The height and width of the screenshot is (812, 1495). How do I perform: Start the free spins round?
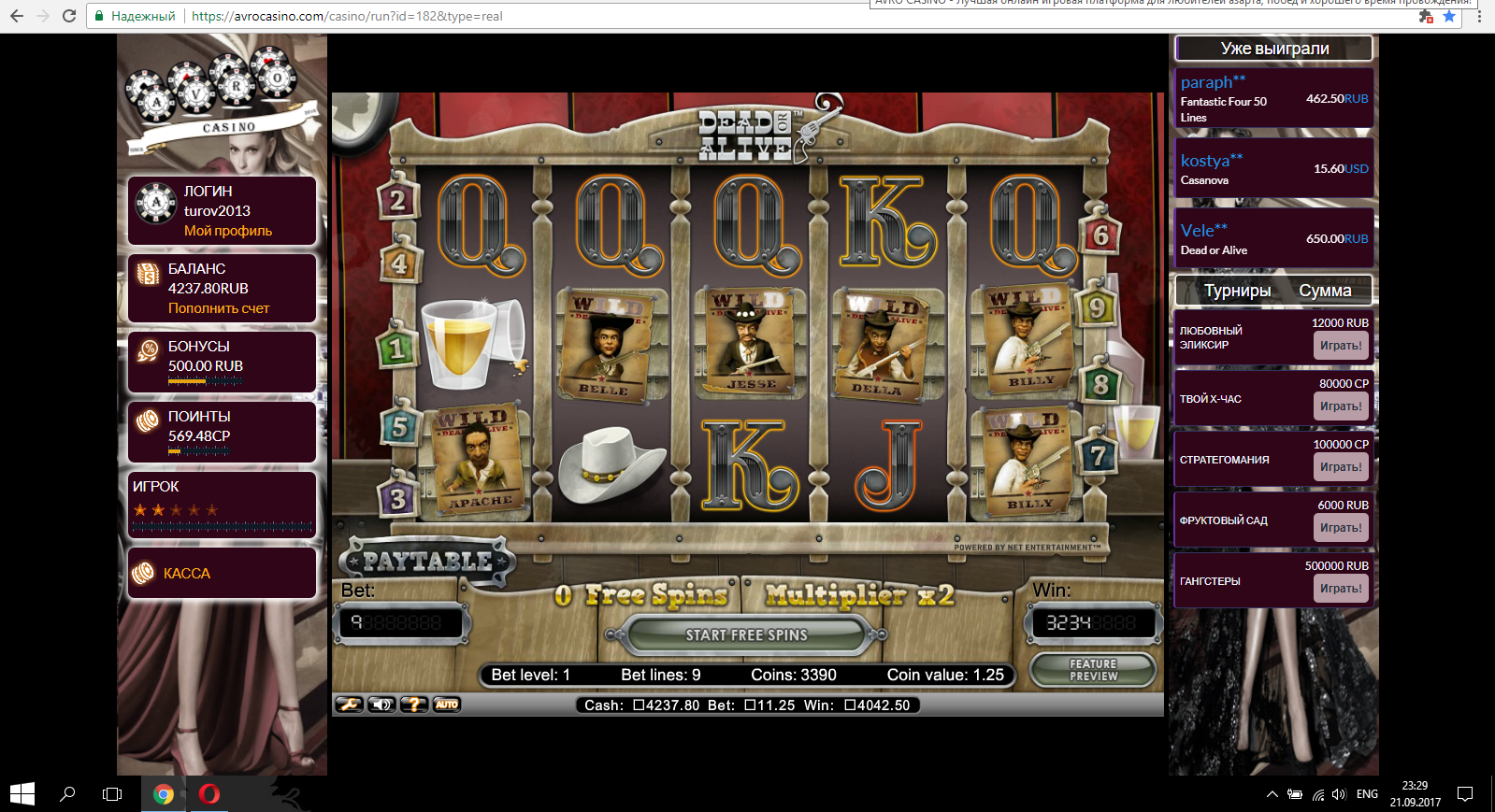746,635
